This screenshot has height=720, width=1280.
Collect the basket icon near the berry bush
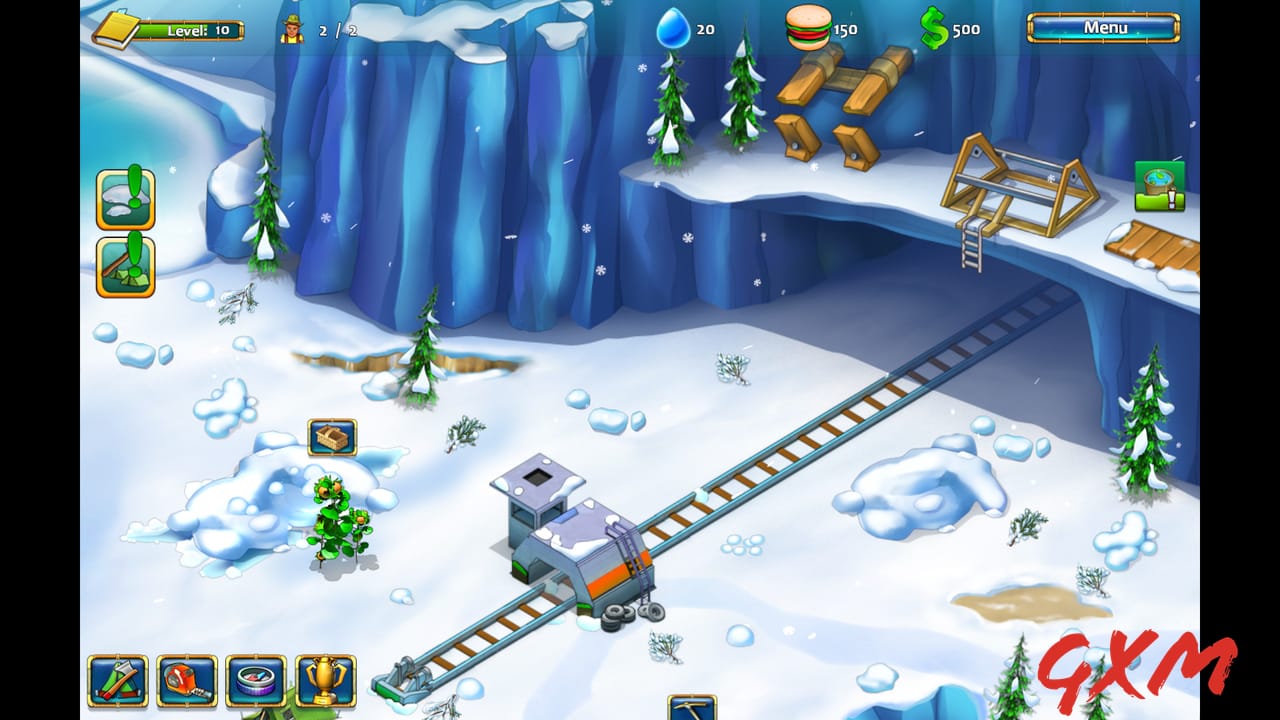(333, 437)
